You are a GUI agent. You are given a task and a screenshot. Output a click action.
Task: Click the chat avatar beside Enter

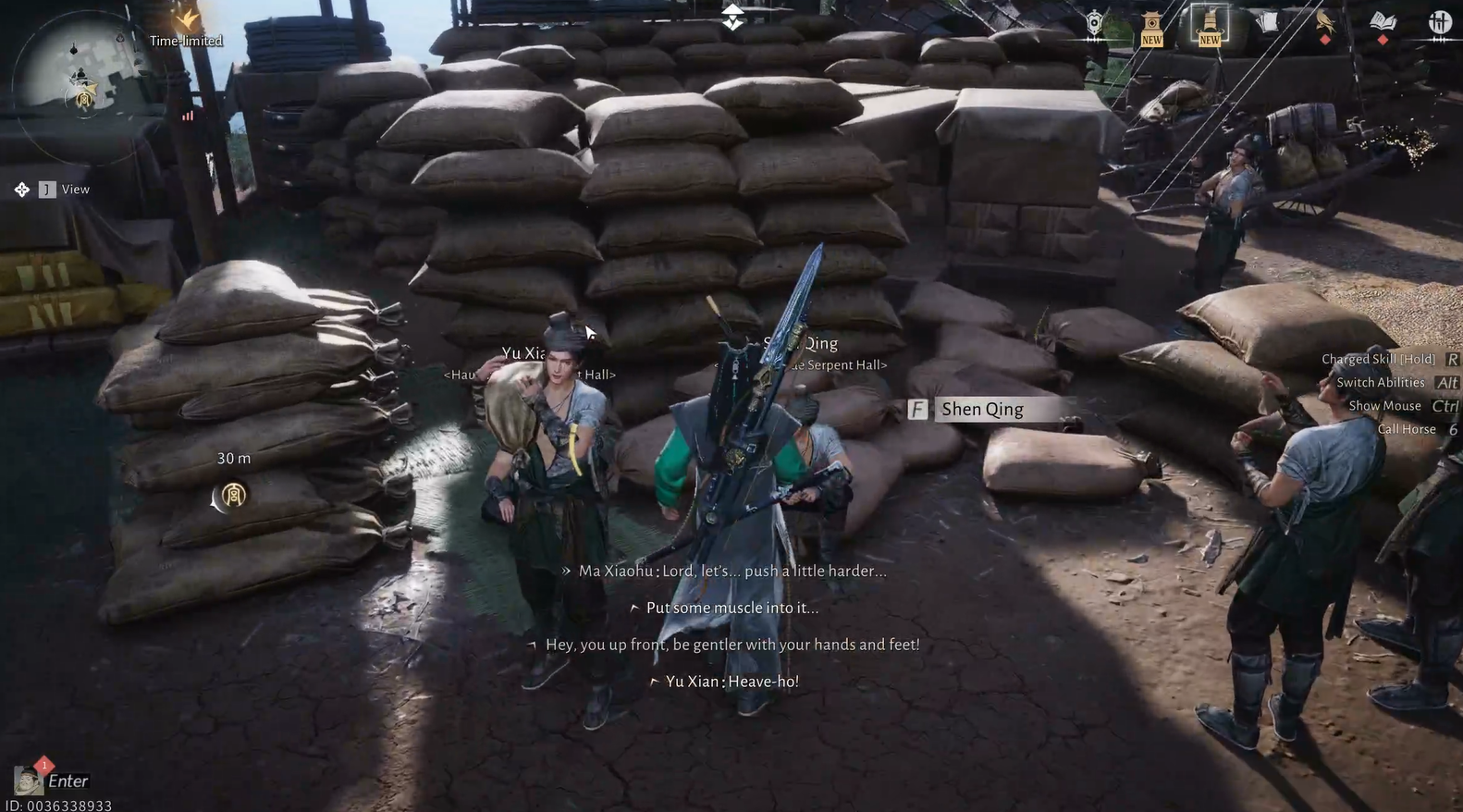click(29, 781)
